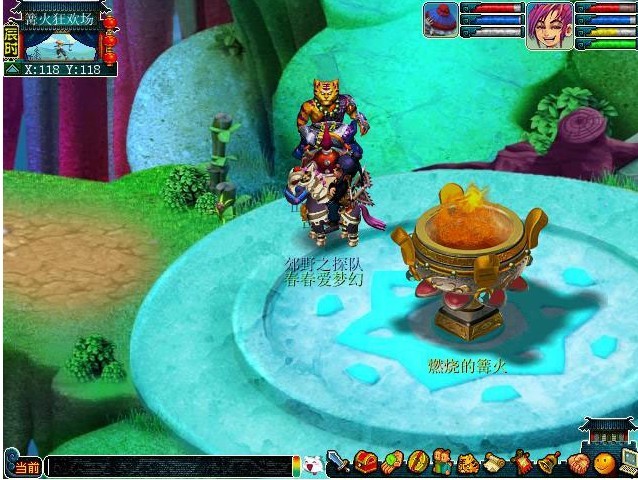
Task: Click the scroll icon in bottom toolbar
Action: click(x=494, y=463)
